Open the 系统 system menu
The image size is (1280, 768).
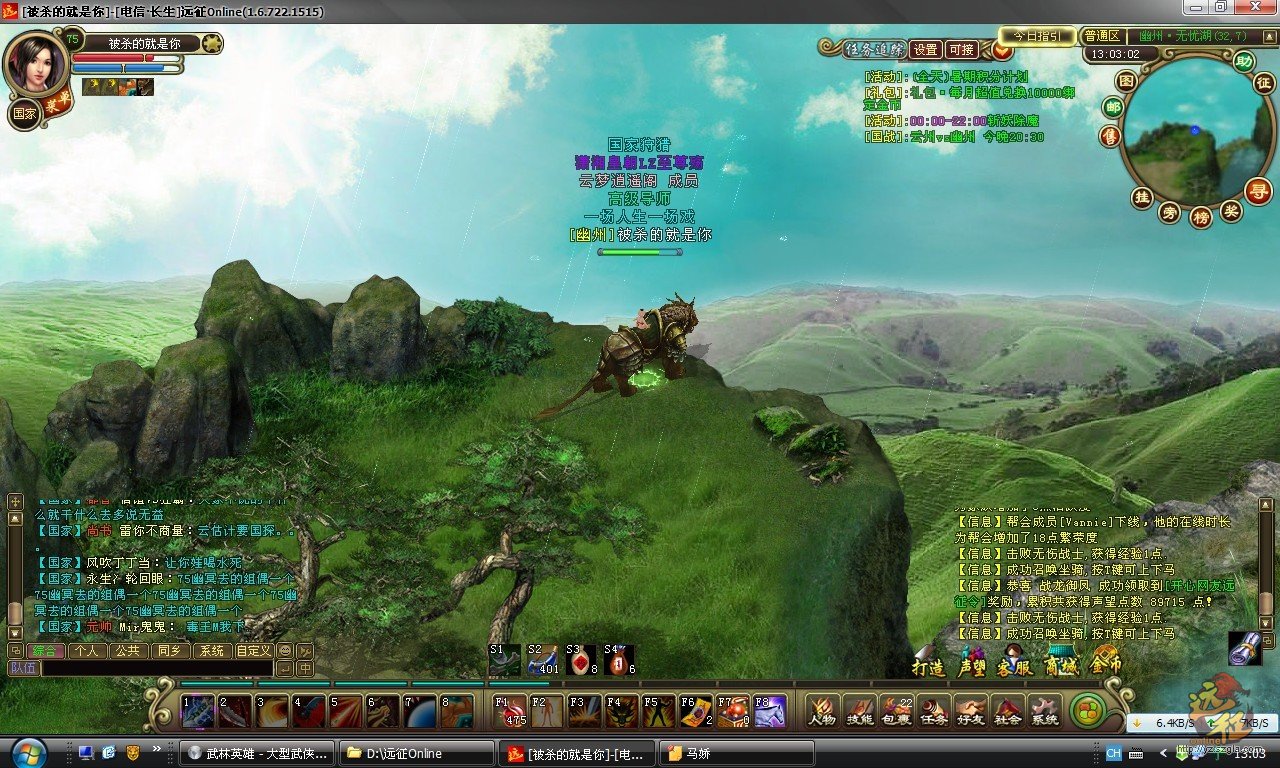pyautogui.click(x=1044, y=710)
